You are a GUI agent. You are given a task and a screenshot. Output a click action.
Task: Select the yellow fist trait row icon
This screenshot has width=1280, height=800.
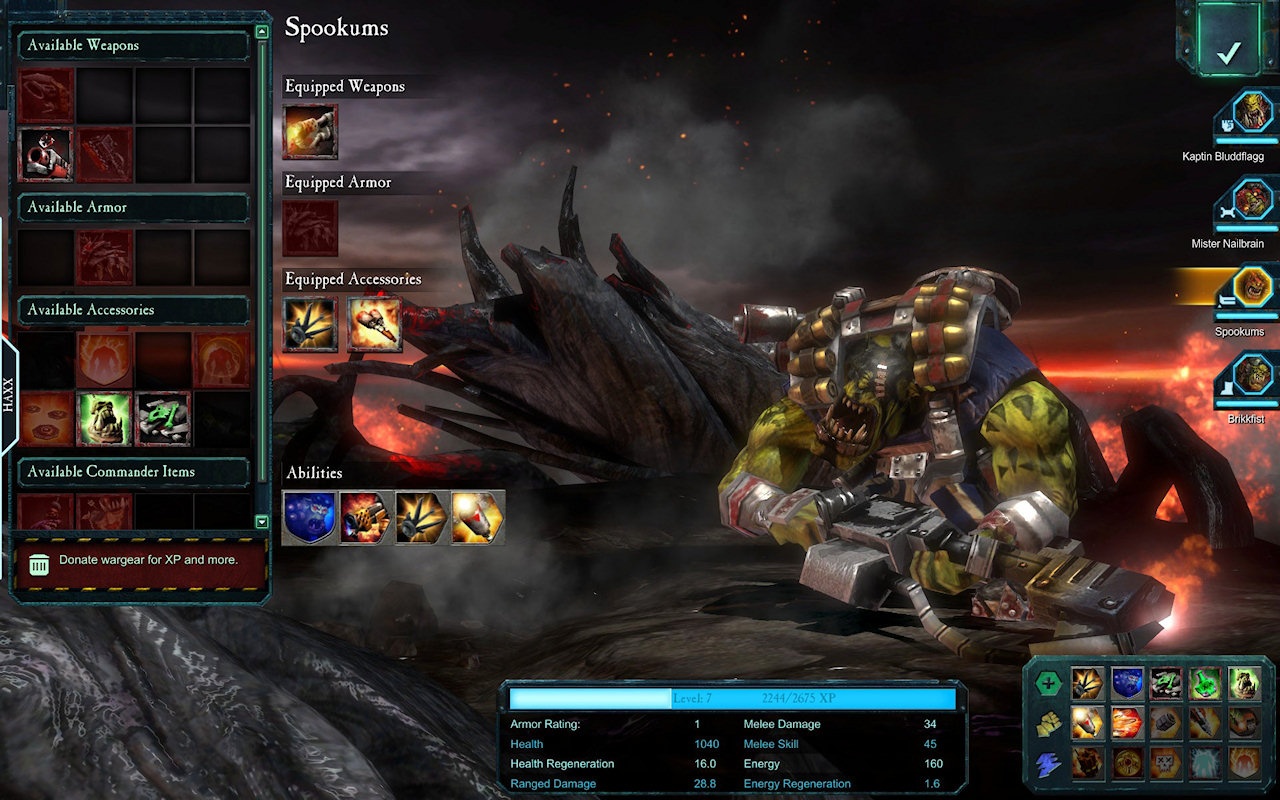click(x=1047, y=724)
